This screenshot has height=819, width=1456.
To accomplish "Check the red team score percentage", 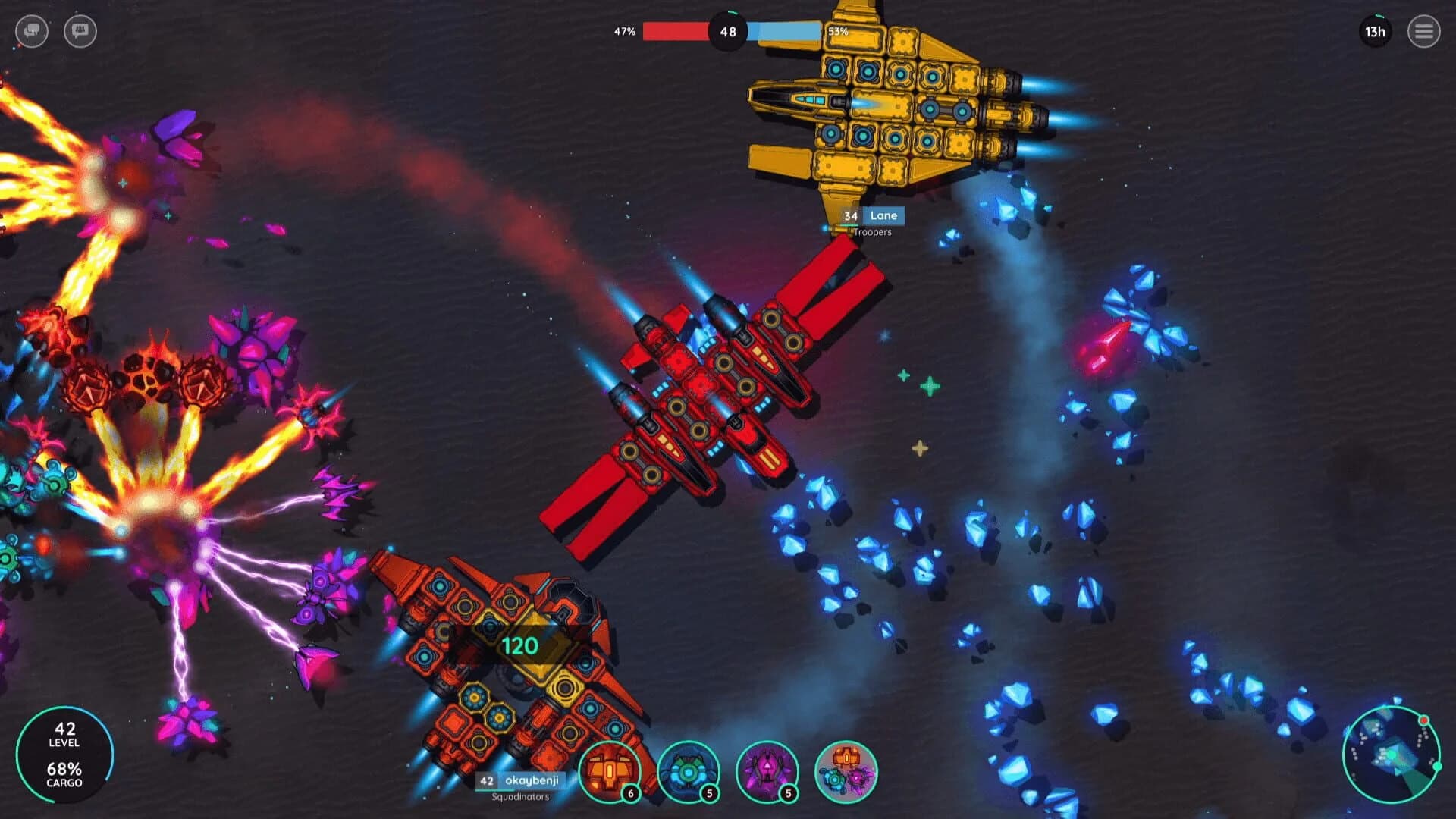I will click(x=624, y=32).
